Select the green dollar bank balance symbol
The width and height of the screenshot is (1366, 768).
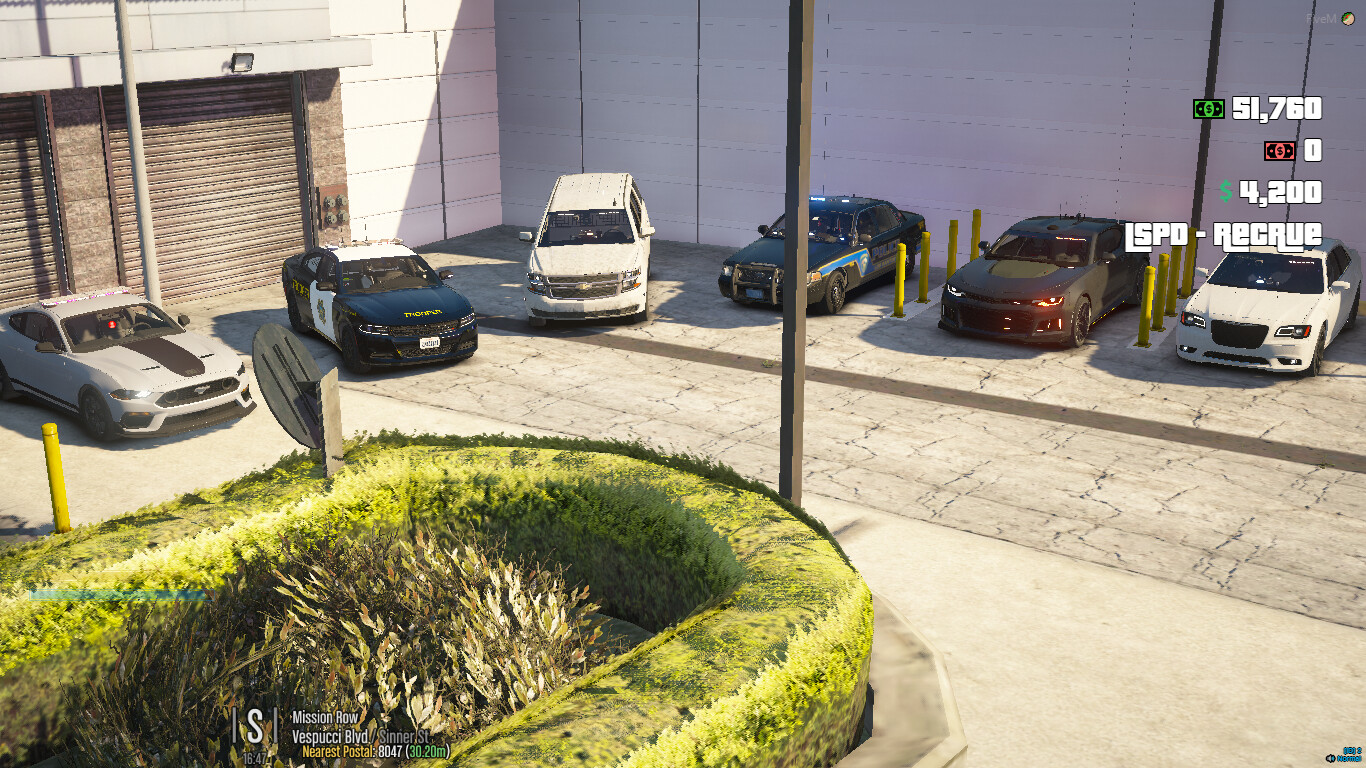tap(1227, 192)
